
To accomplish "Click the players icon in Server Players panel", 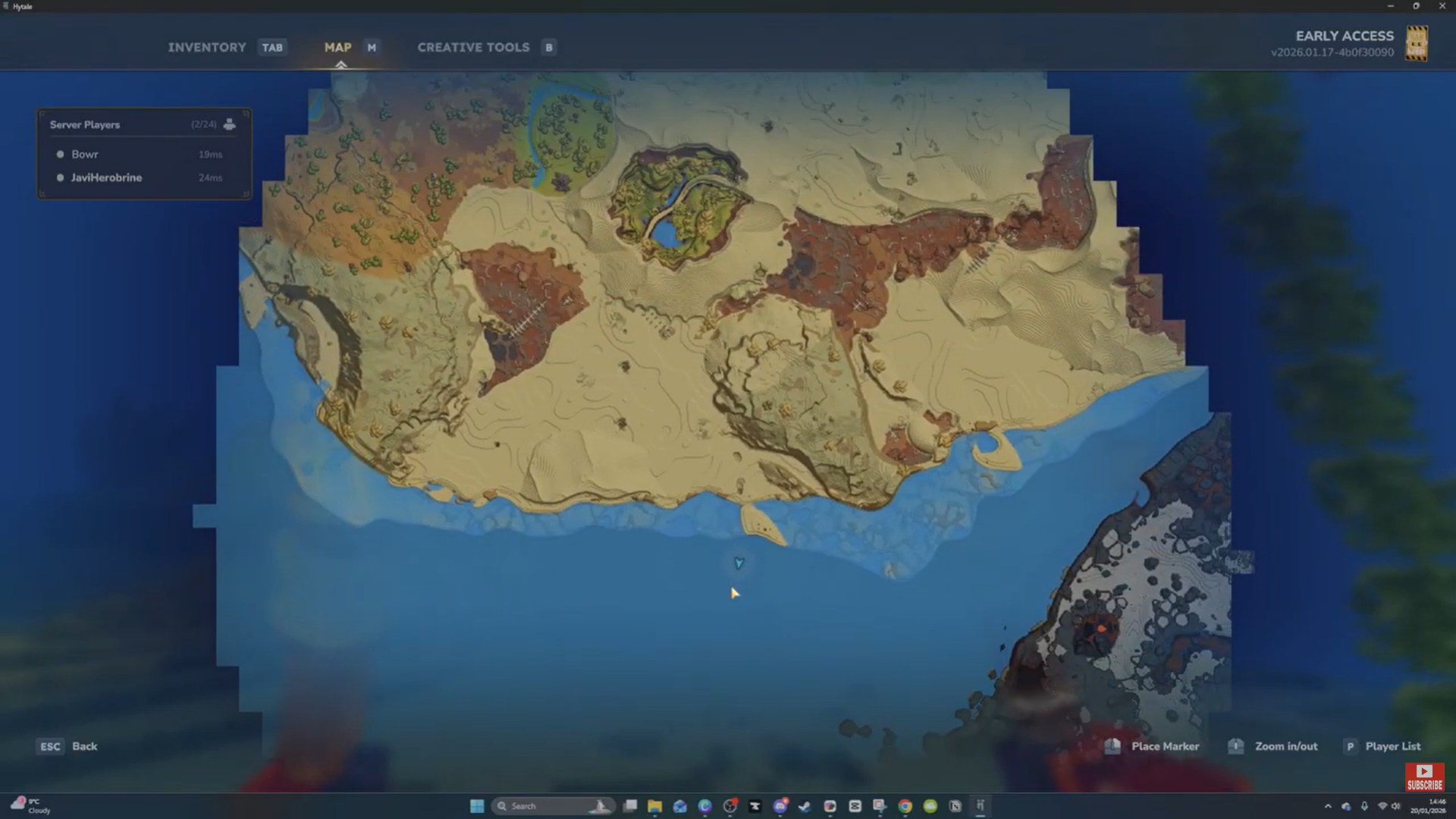I will (x=229, y=124).
